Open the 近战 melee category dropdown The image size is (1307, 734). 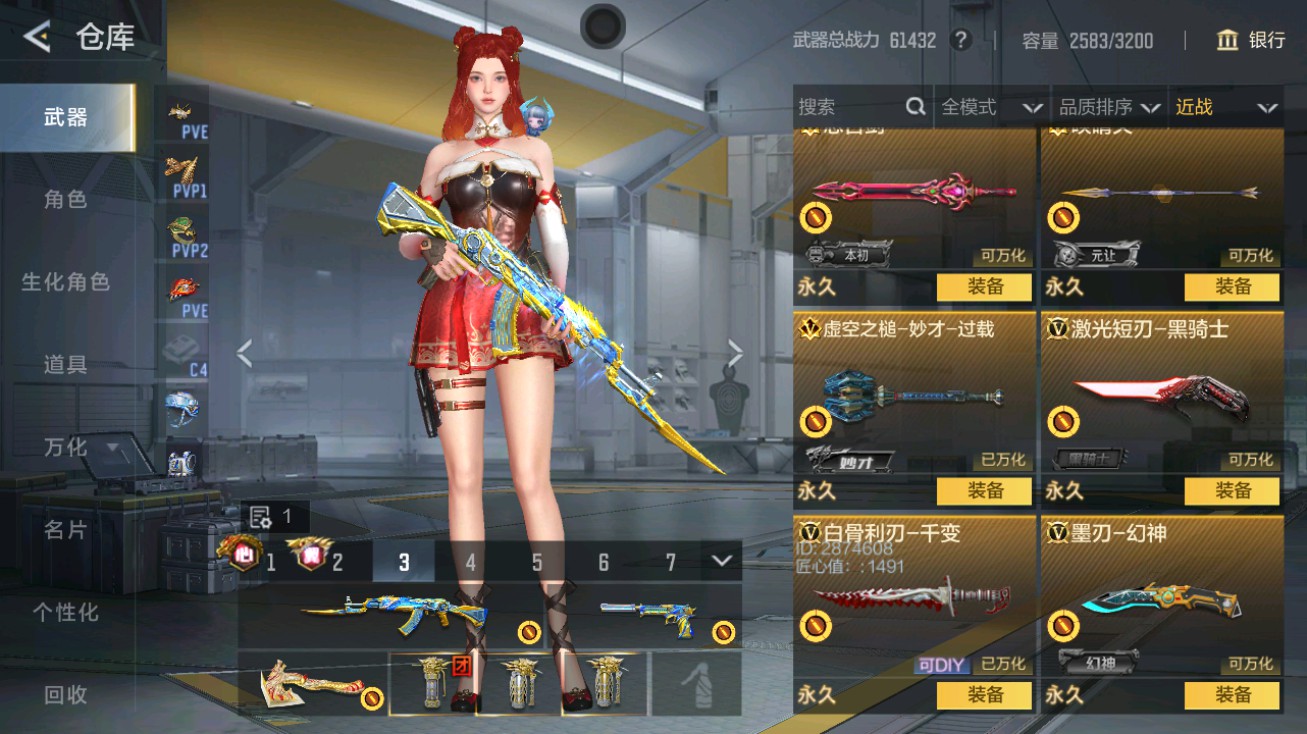1225,107
